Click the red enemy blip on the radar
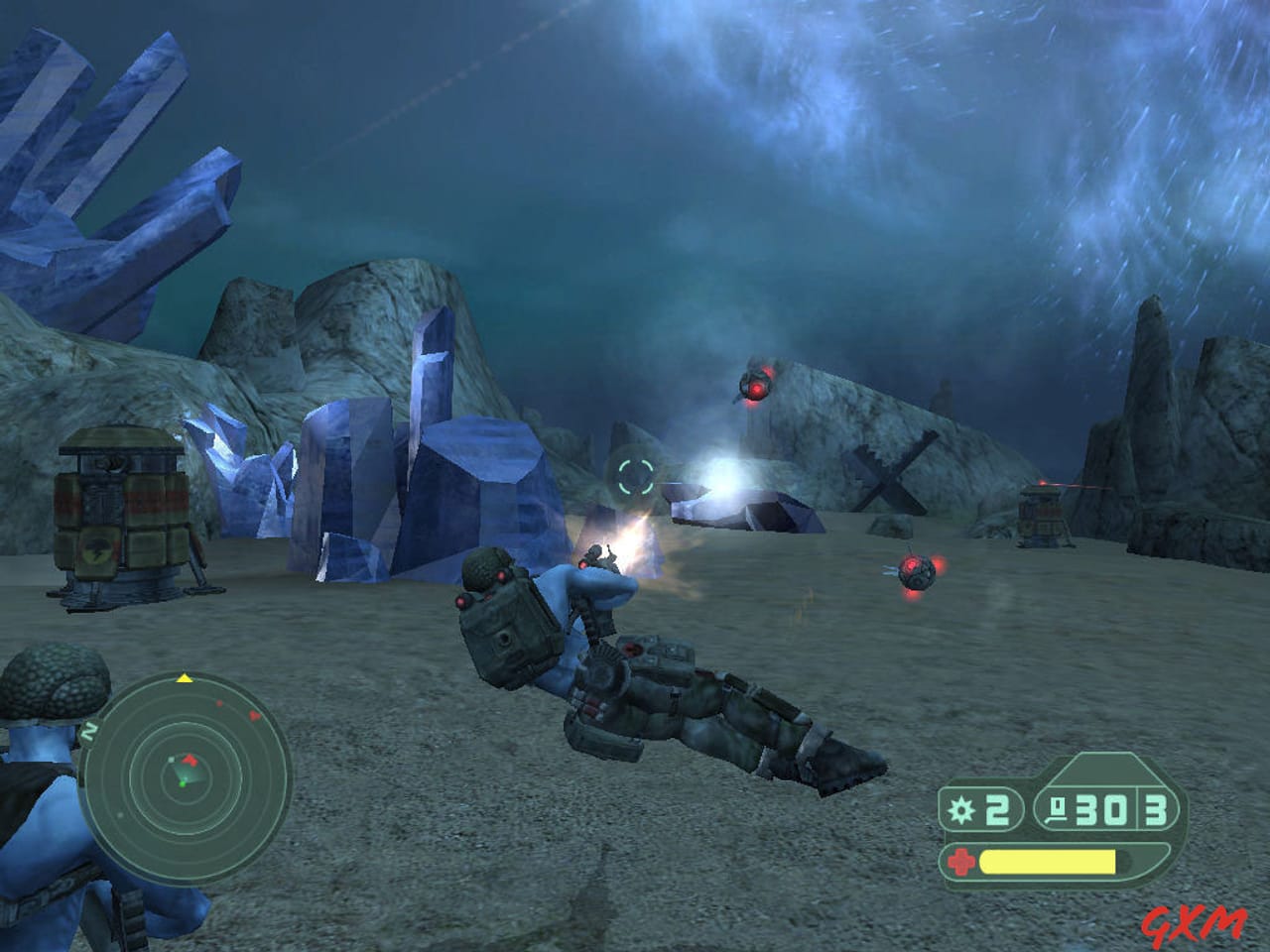Viewport: 1270px width, 952px height. coord(253,715)
